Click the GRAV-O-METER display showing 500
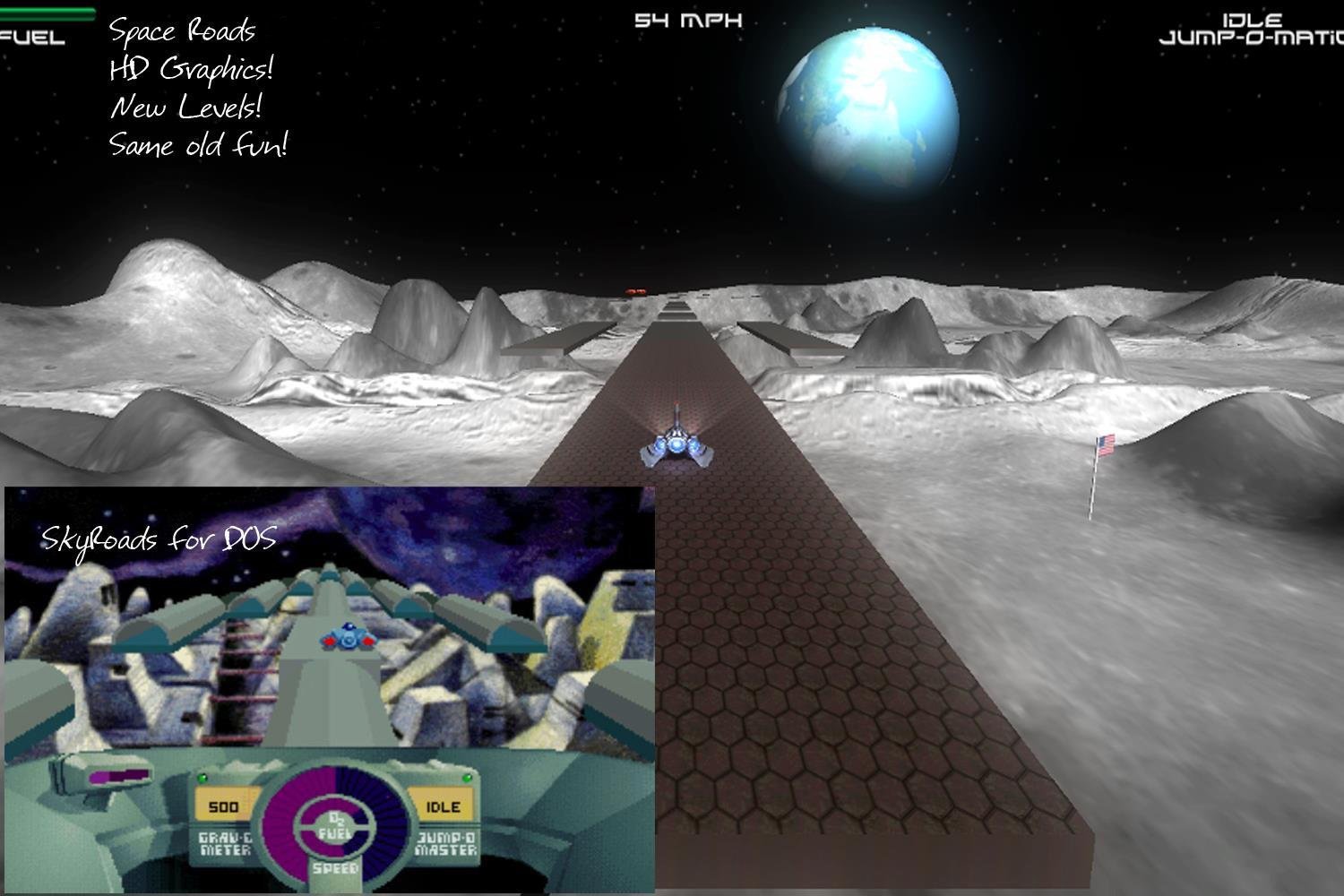The height and width of the screenshot is (896, 1344). [x=222, y=806]
